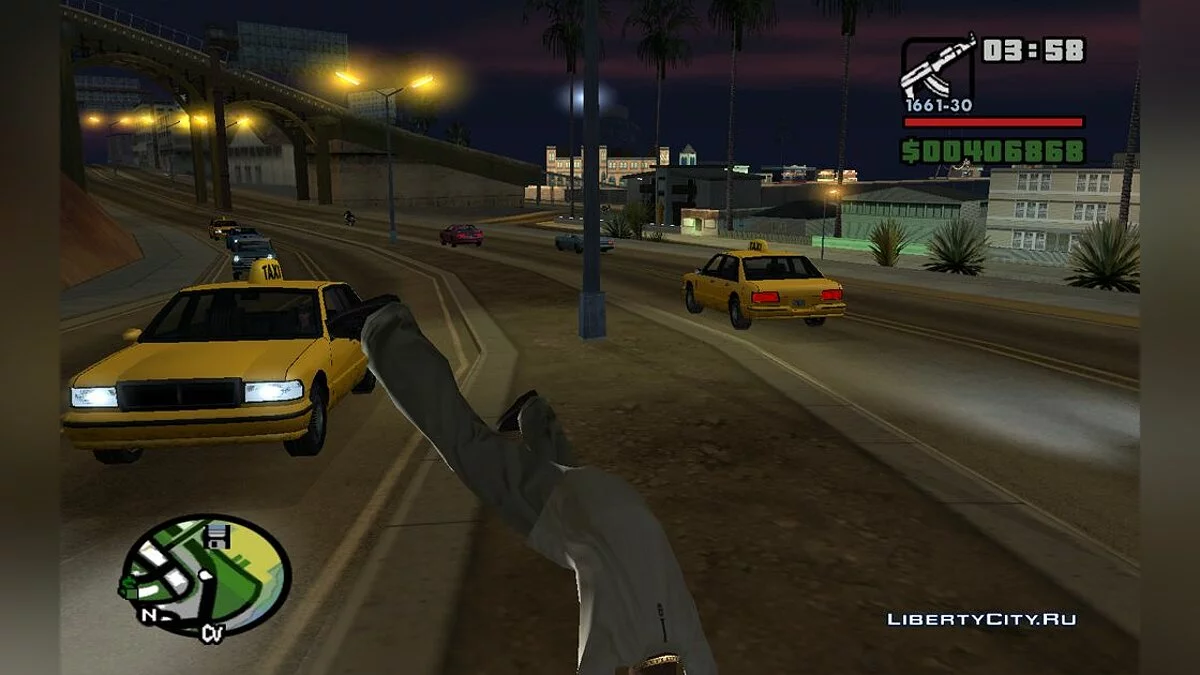Select the AK-47 weapon icon
The image size is (1200, 675).
click(936, 67)
